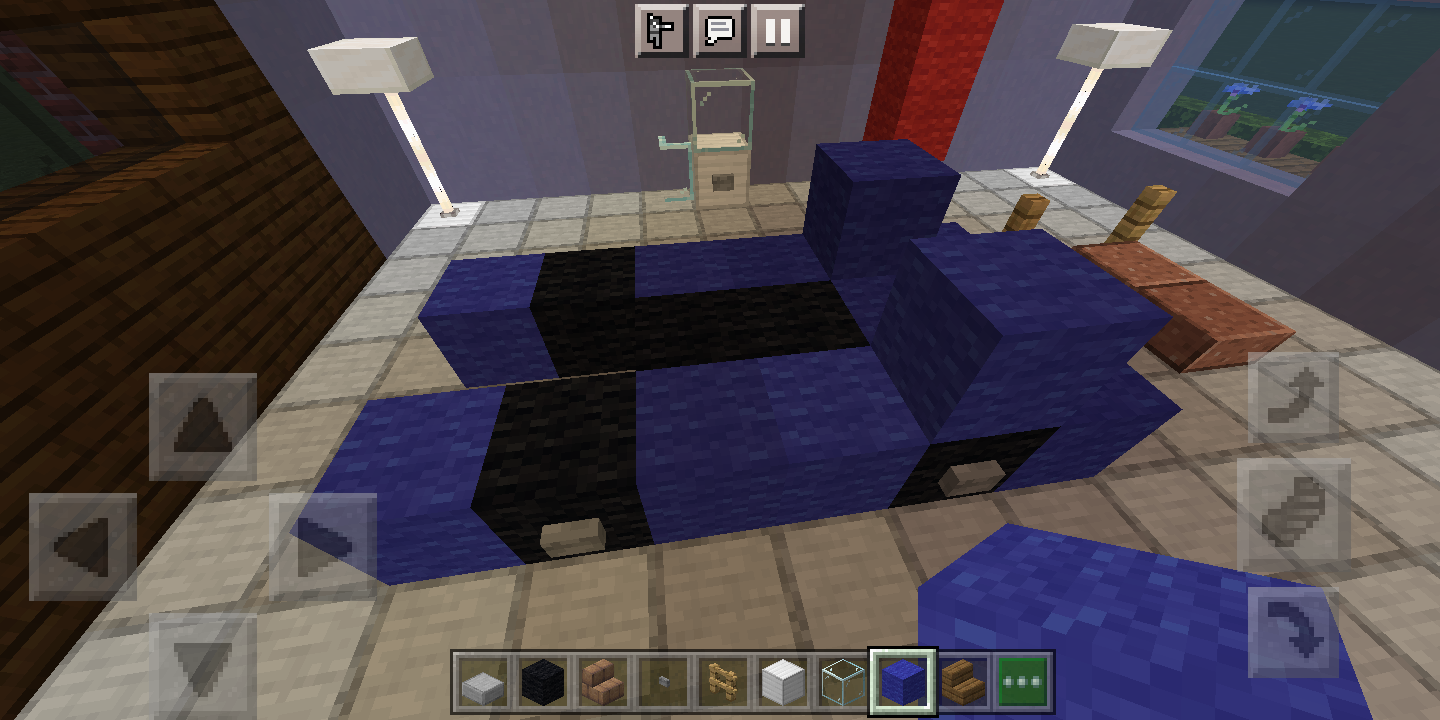
Task: Select the quartz slab in first slot
Action: pos(485,680)
